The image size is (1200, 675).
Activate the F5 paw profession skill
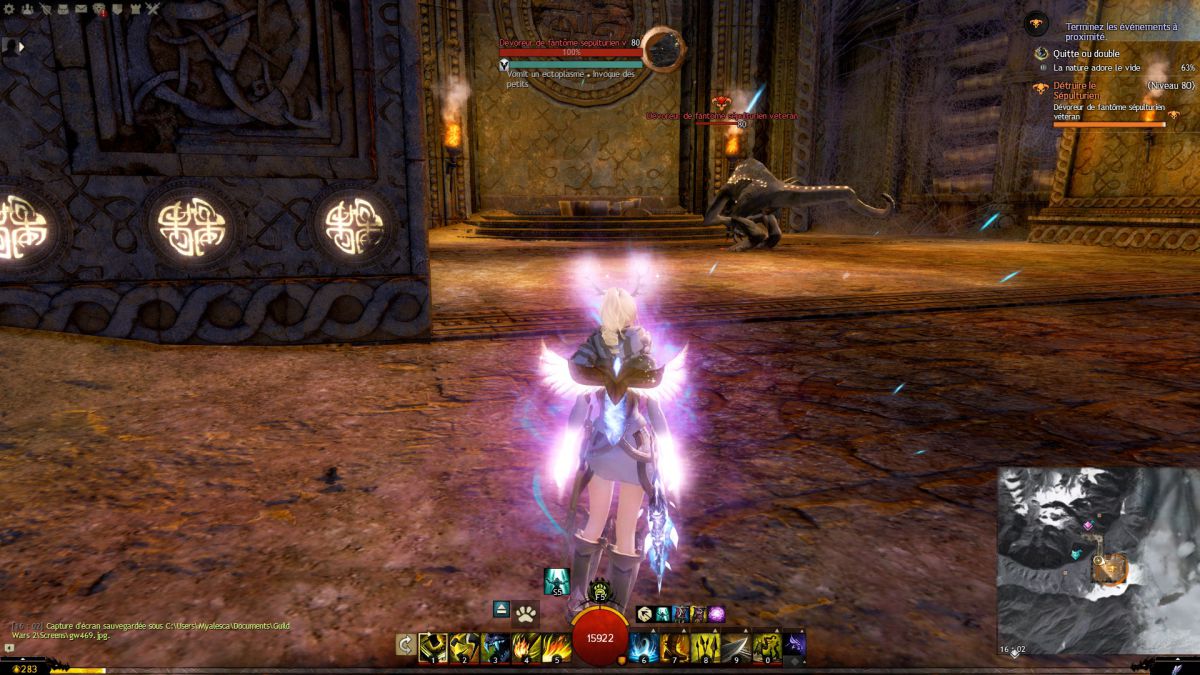click(x=600, y=591)
